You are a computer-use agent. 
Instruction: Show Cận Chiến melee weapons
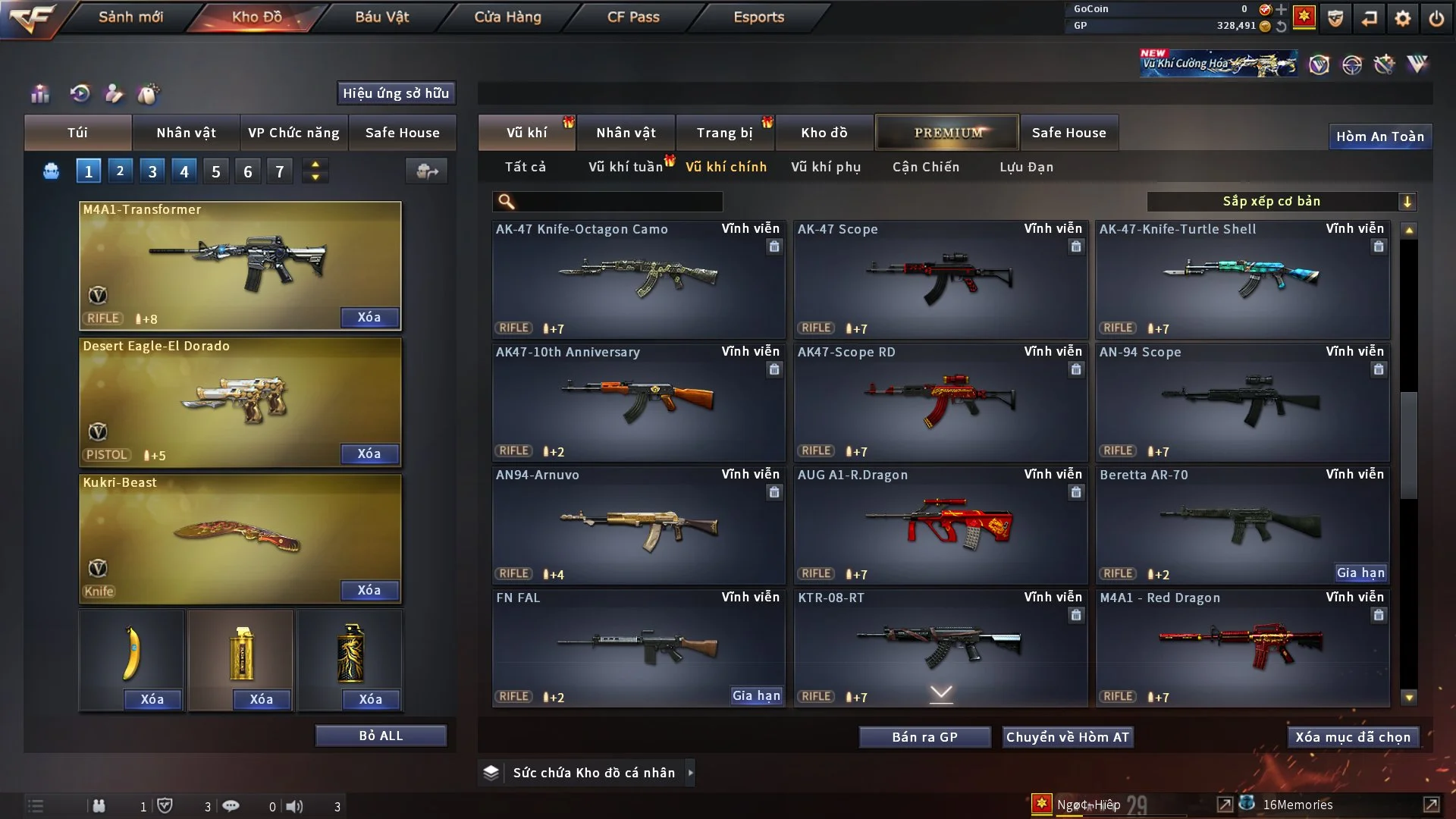click(x=926, y=167)
